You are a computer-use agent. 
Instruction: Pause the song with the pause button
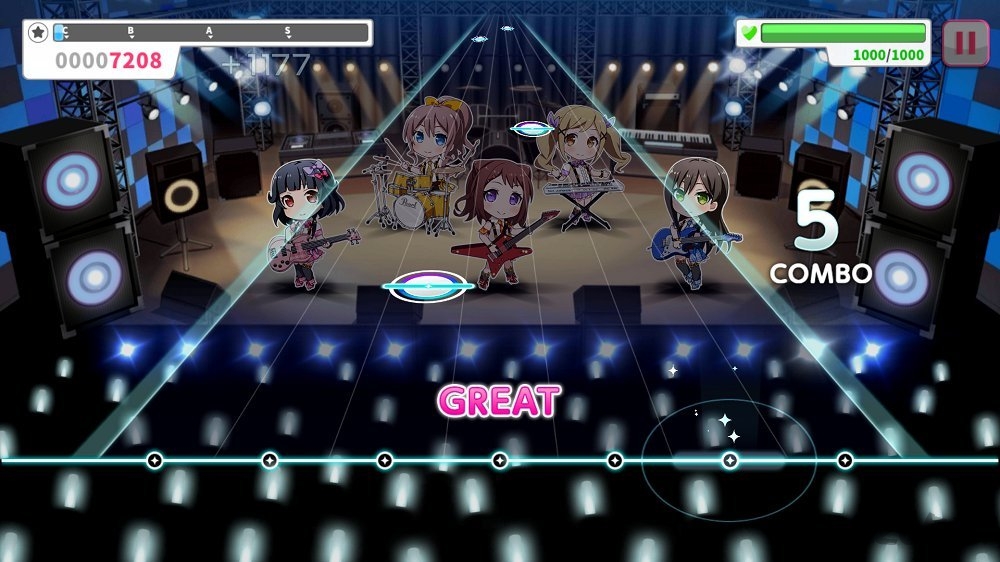965,43
